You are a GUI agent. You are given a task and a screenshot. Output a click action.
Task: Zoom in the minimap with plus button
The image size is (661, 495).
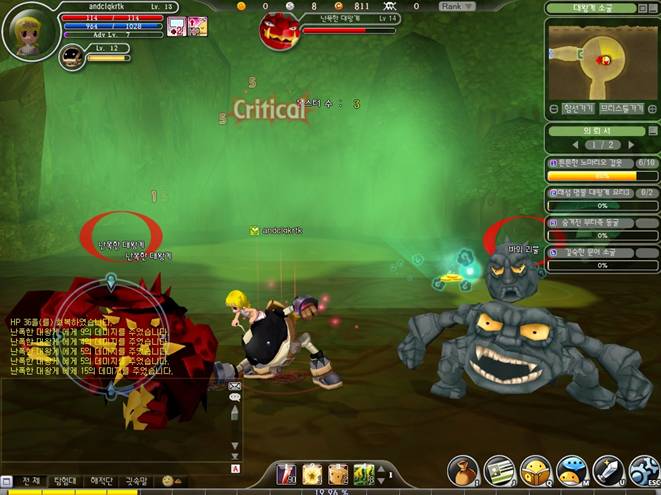pyautogui.click(x=652, y=108)
